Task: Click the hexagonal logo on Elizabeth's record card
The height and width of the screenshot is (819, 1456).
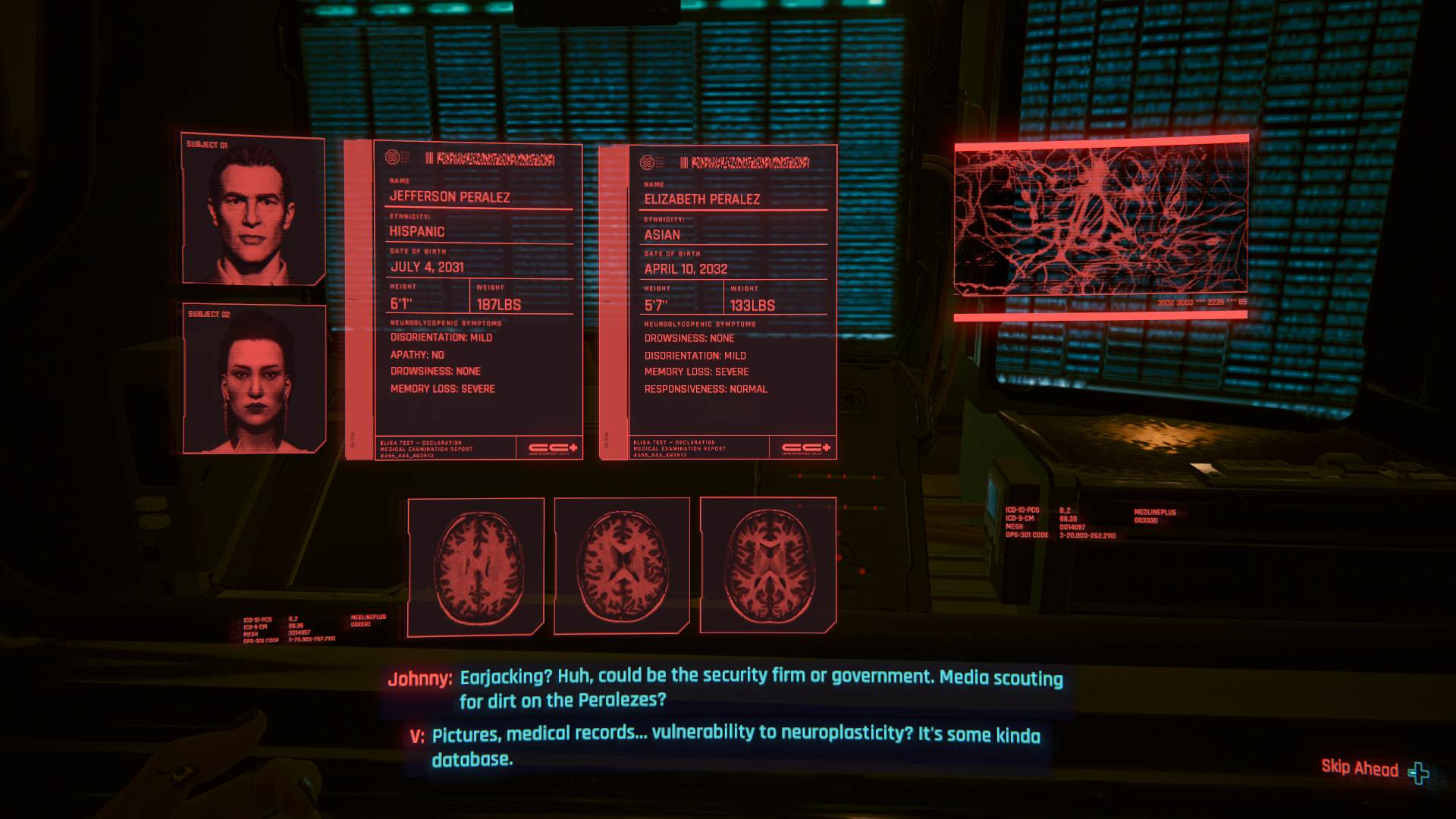Action: pos(646,162)
